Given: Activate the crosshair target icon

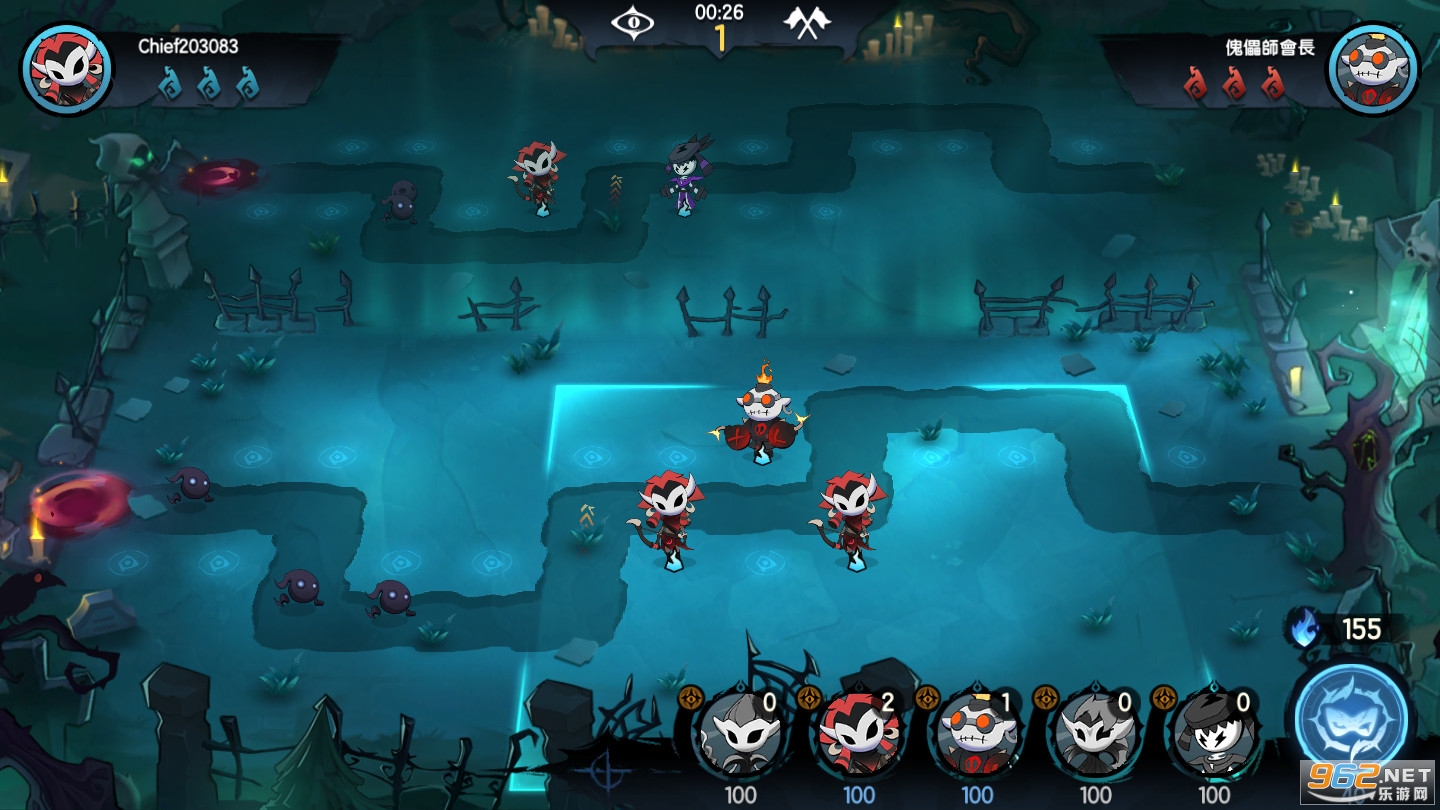Looking at the screenshot, I should tap(606, 772).
